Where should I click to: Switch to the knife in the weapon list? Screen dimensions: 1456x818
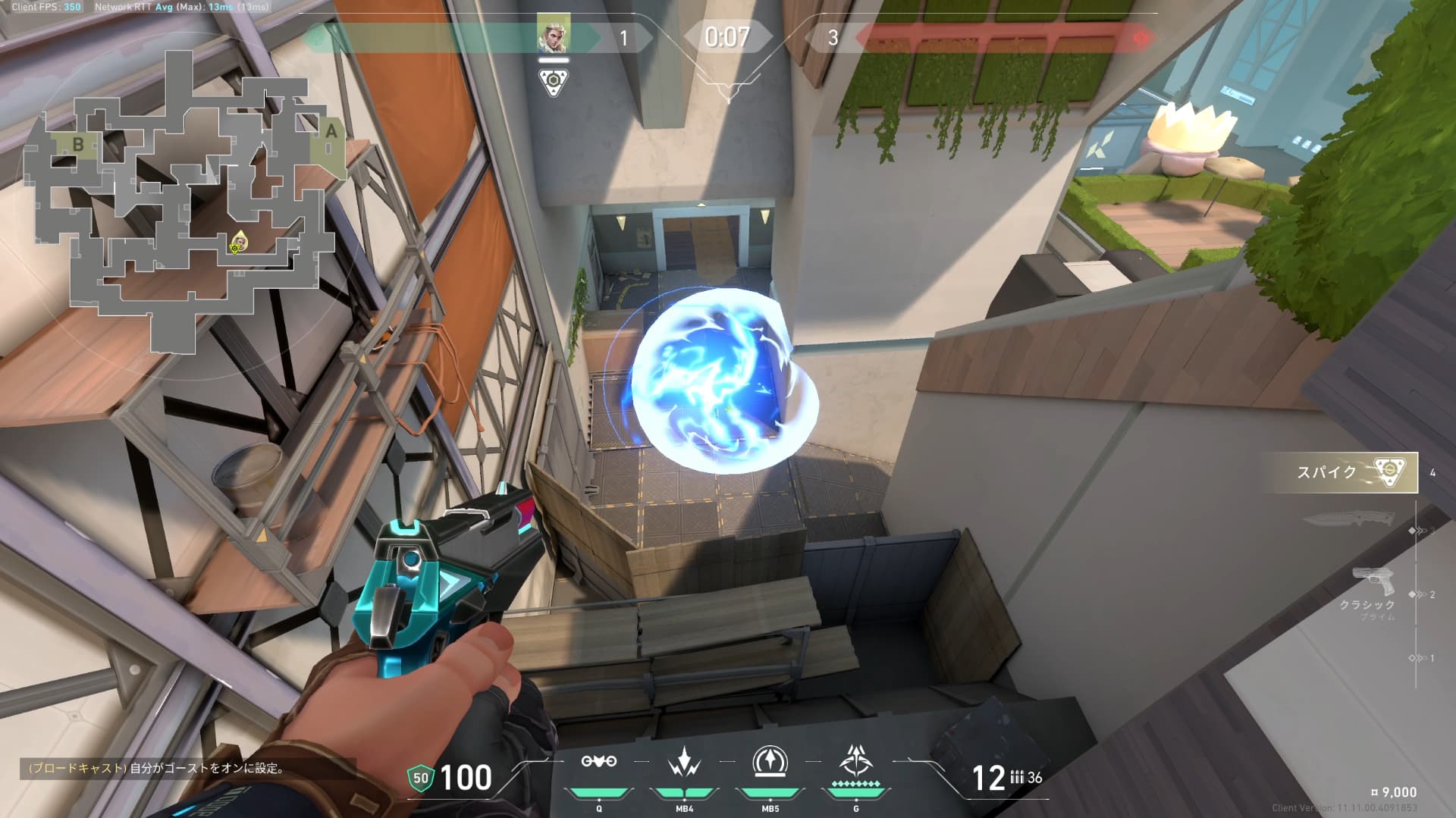[x=1348, y=520]
